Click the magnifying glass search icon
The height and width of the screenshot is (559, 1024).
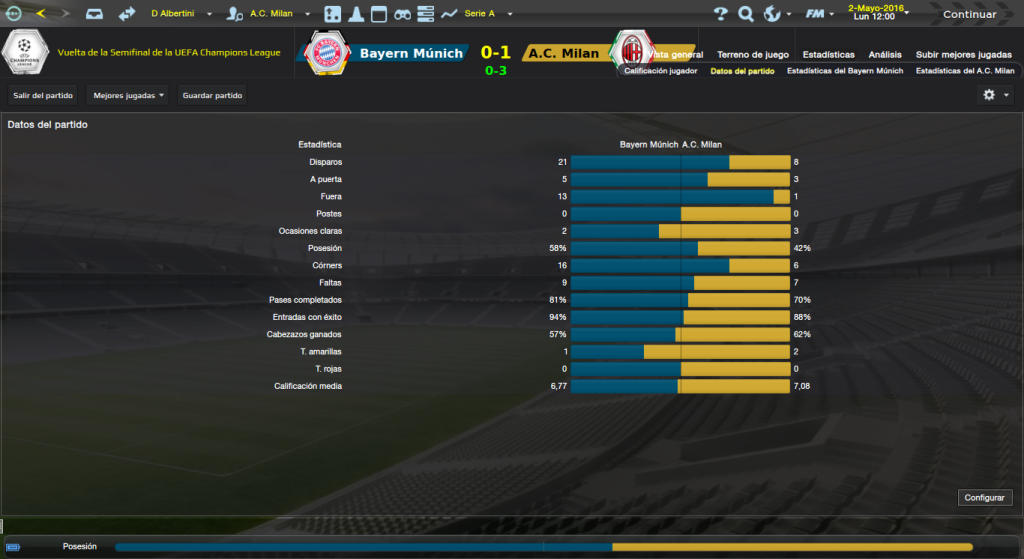pyautogui.click(x=746, y=14)
